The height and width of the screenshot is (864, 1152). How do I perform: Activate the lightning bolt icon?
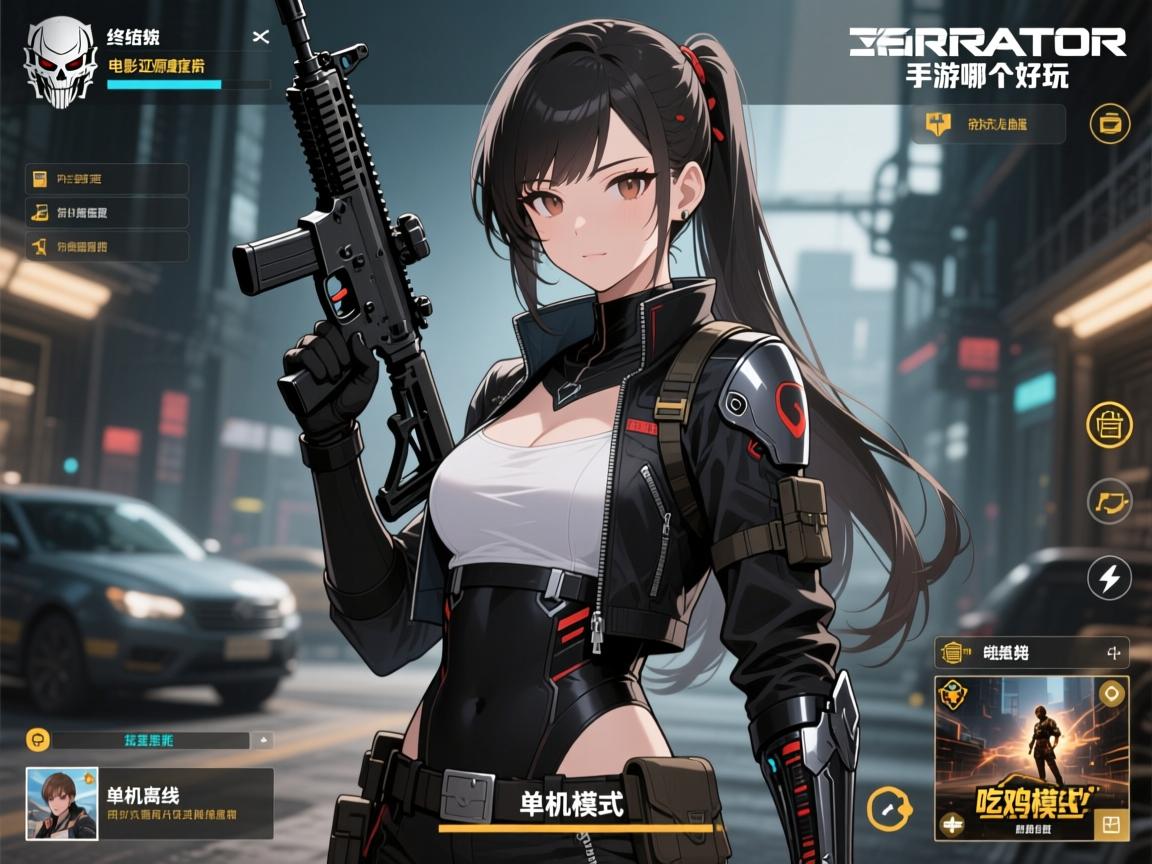click(x=1109, y=578)
